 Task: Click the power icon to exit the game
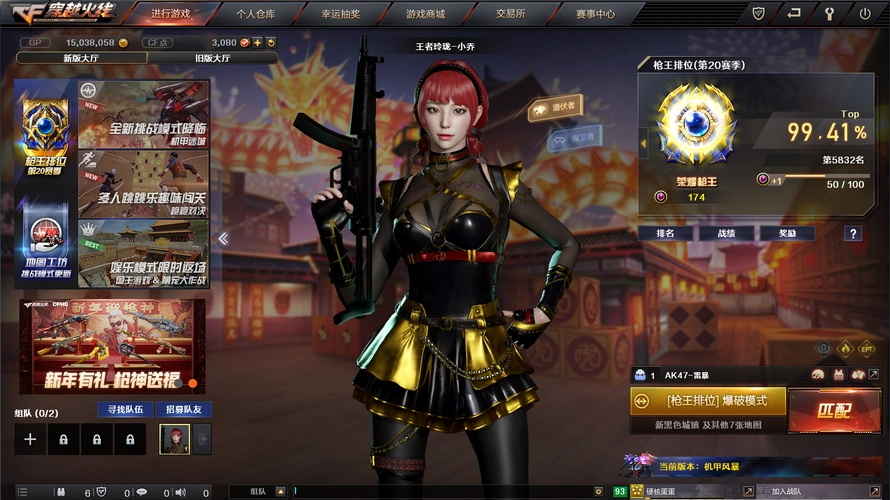(865, 13)
